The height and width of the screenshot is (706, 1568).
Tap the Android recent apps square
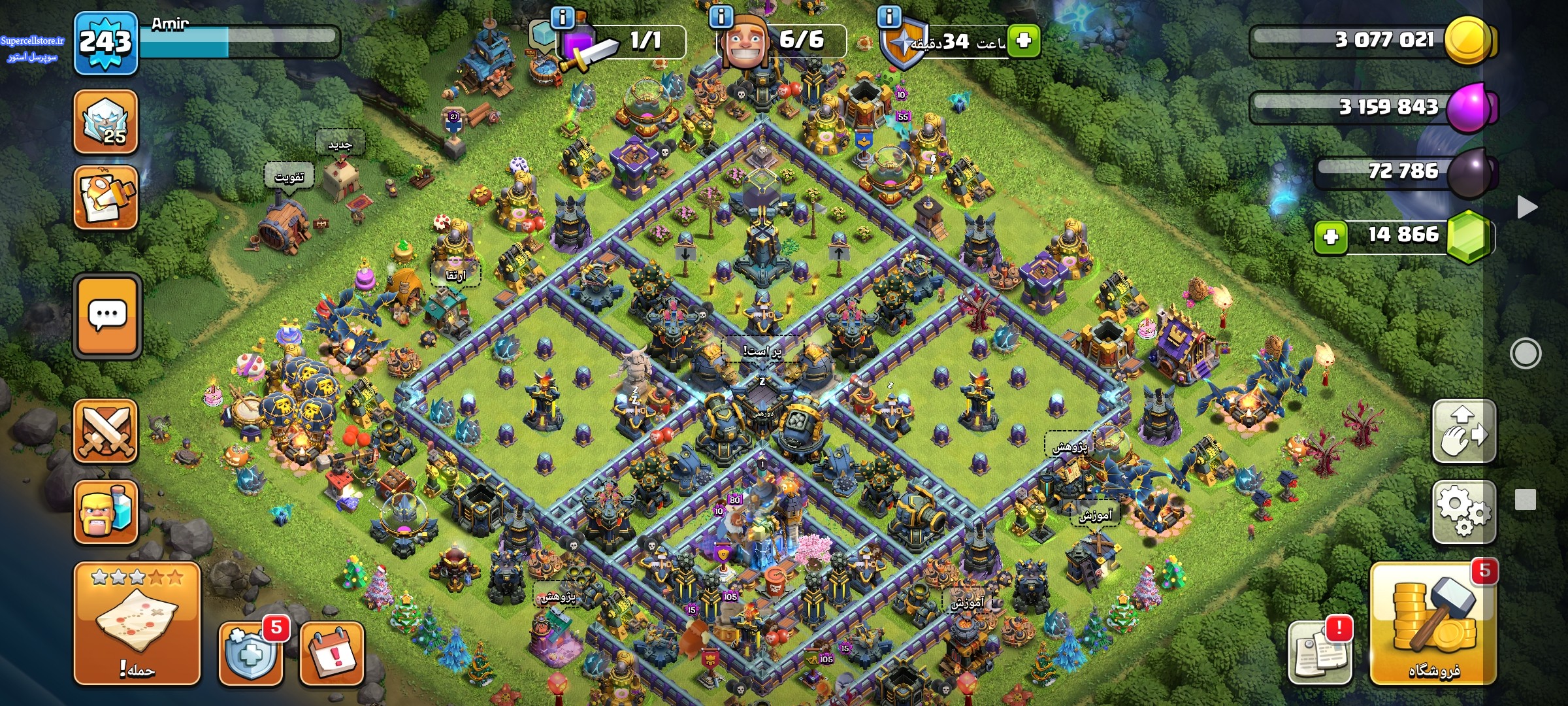pos(1526,499)
